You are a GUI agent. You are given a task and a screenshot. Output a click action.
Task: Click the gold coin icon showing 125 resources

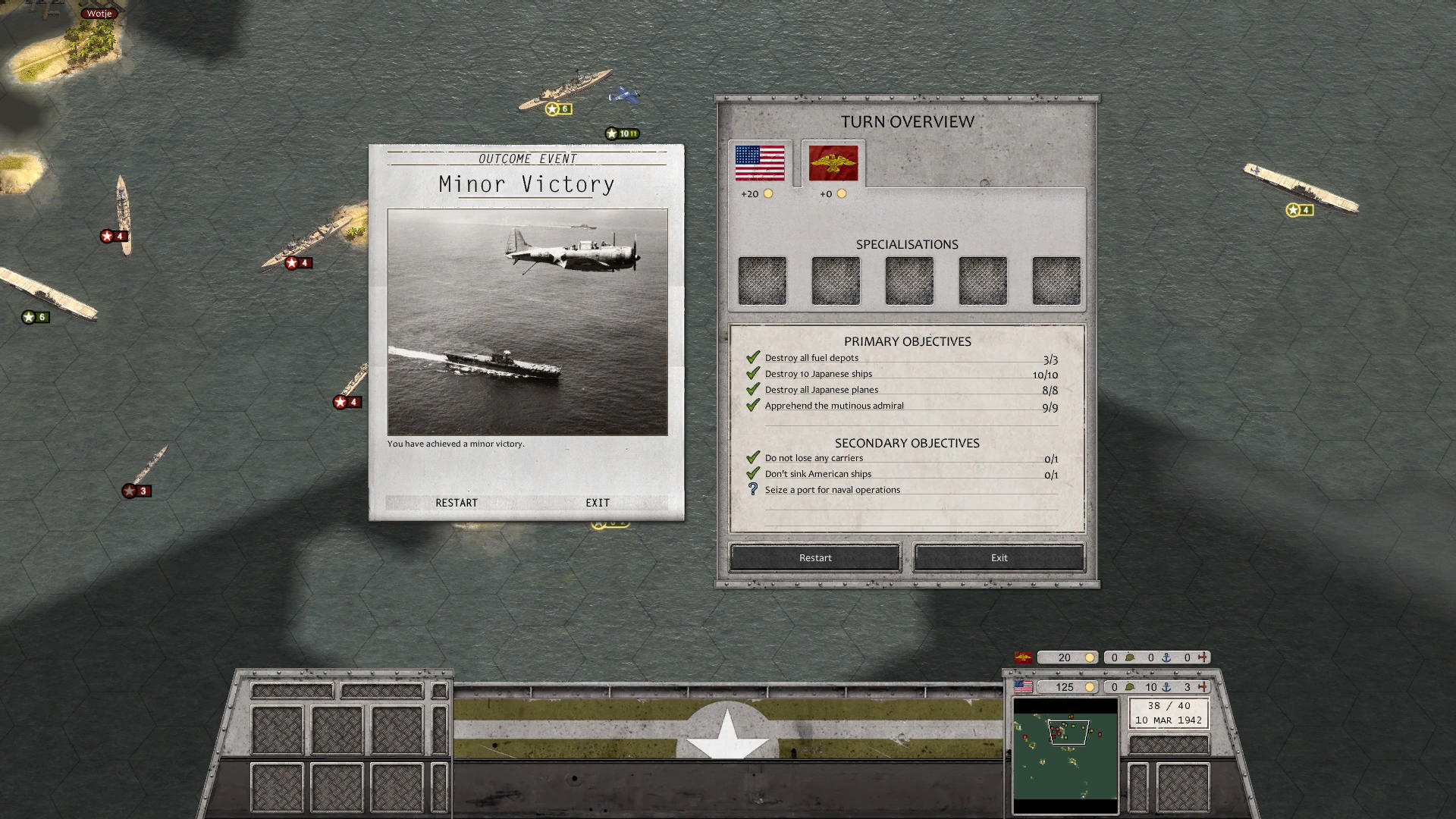[x=1090, y=687]
